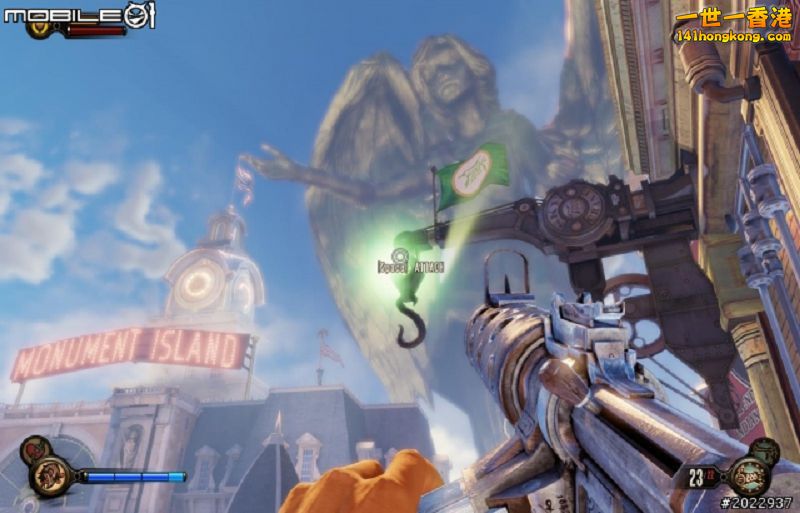Open the 141hongkong.com watermark link
The width and height of the screenshot is (800, 513).
pyautogui.click(x=733, y=36)
